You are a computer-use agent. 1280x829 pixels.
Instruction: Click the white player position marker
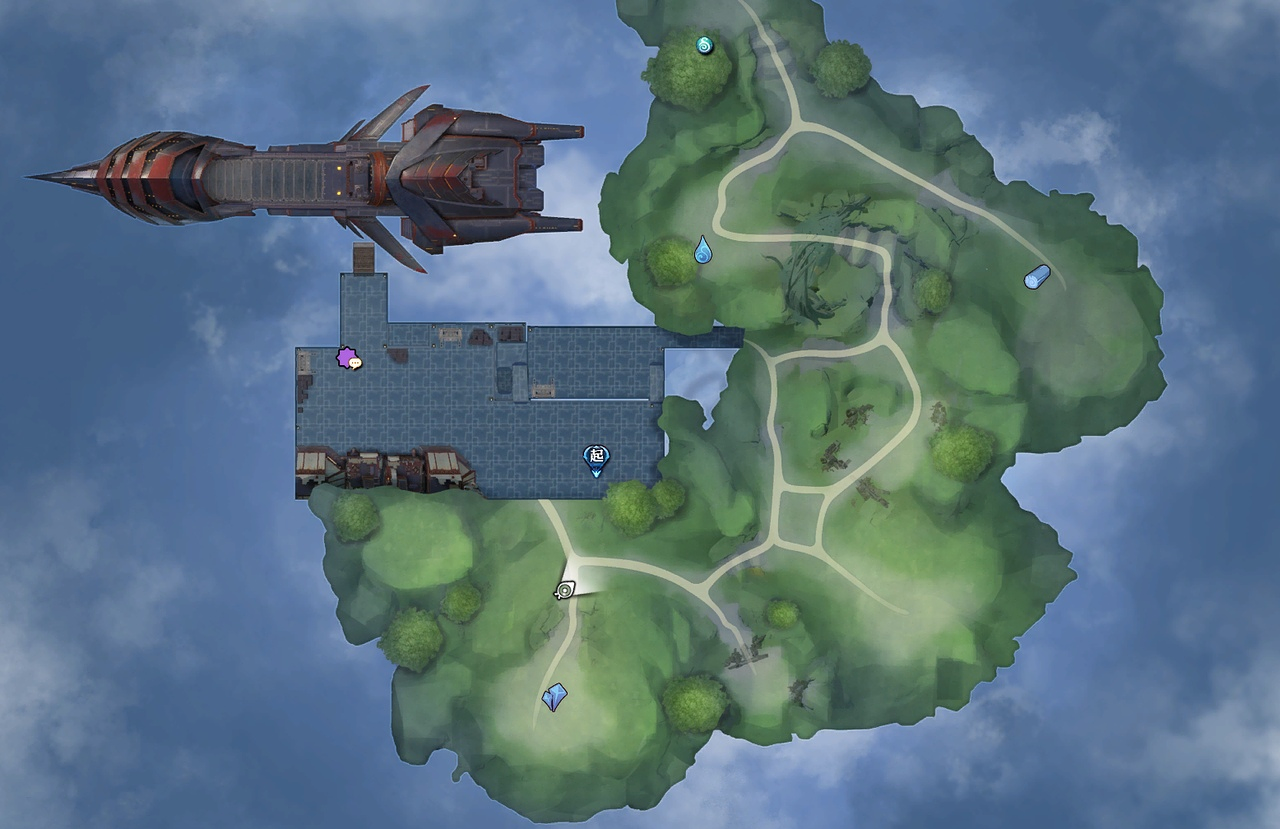[566, 590]
